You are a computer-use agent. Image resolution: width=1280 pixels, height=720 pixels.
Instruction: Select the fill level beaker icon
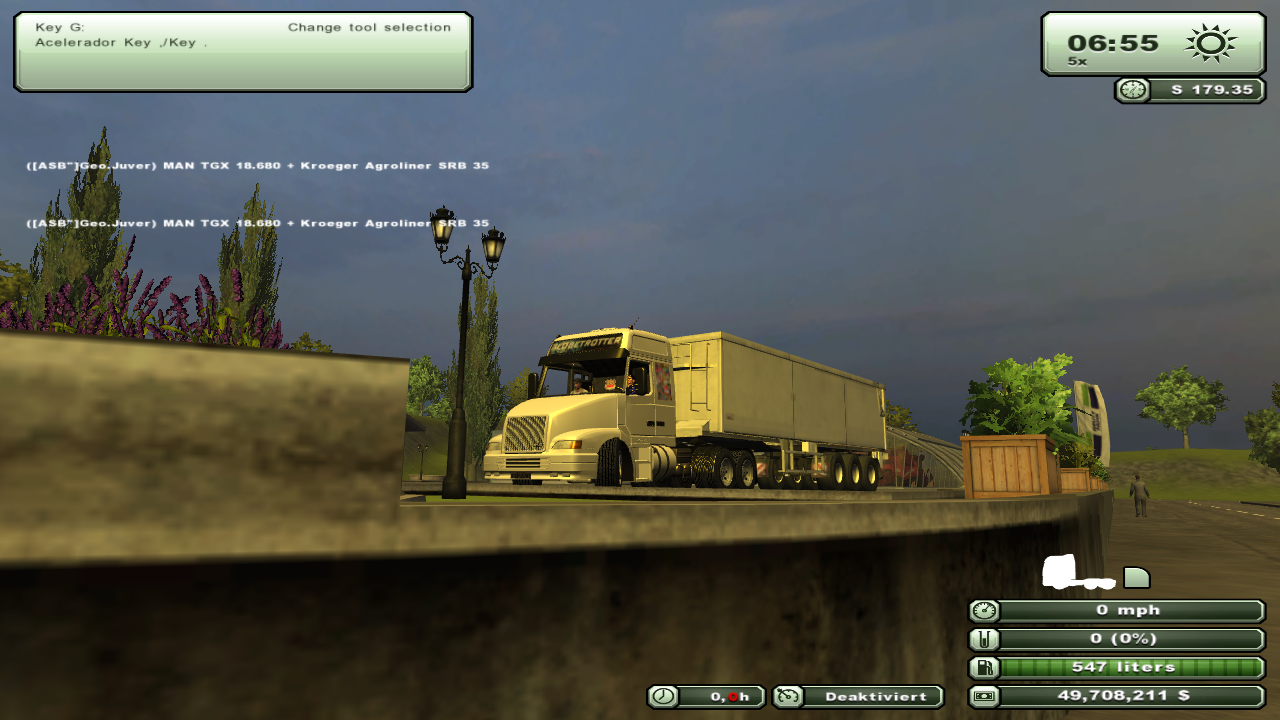pos(983,638)
